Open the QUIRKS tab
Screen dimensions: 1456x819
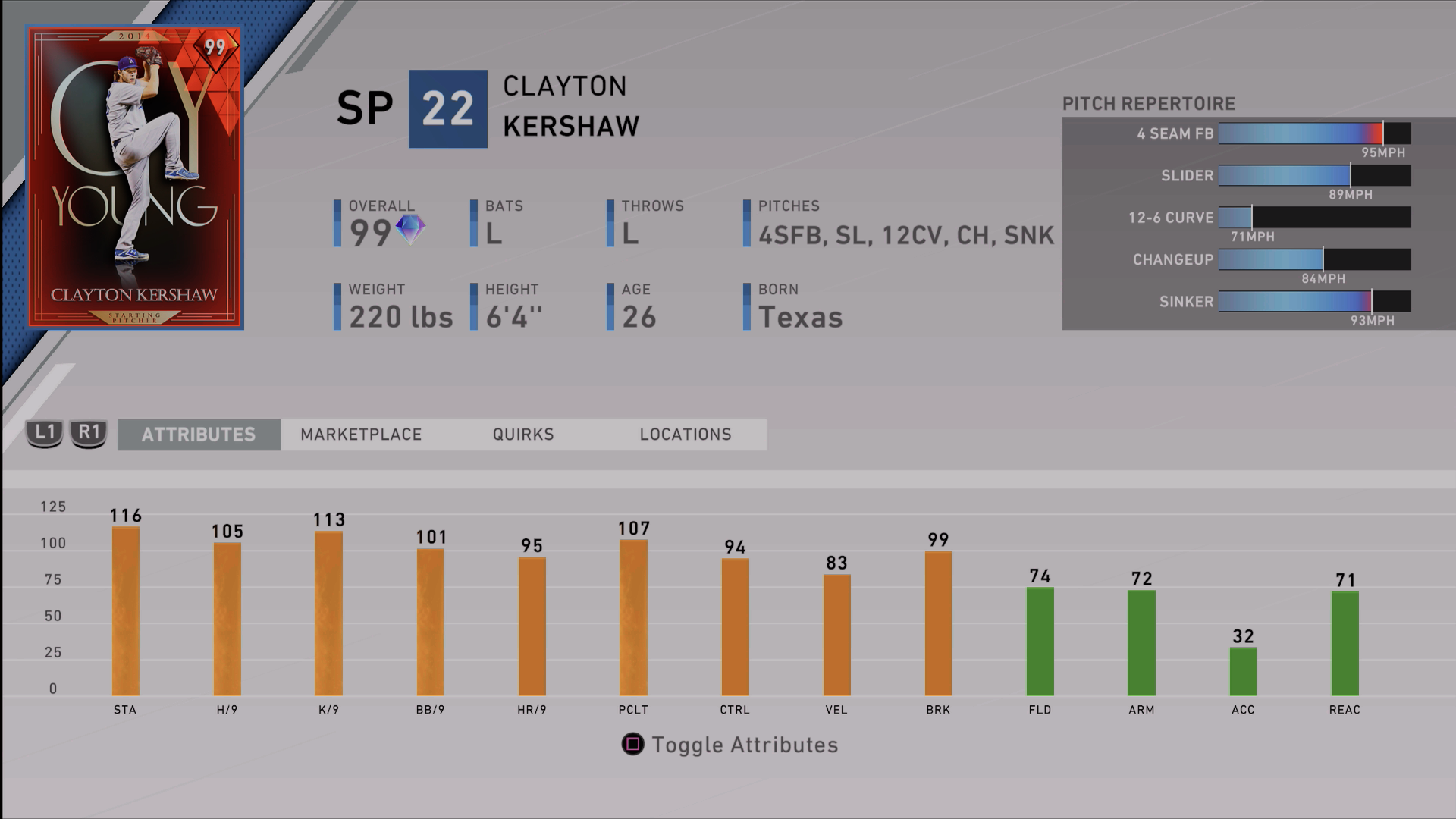point(522,434)
